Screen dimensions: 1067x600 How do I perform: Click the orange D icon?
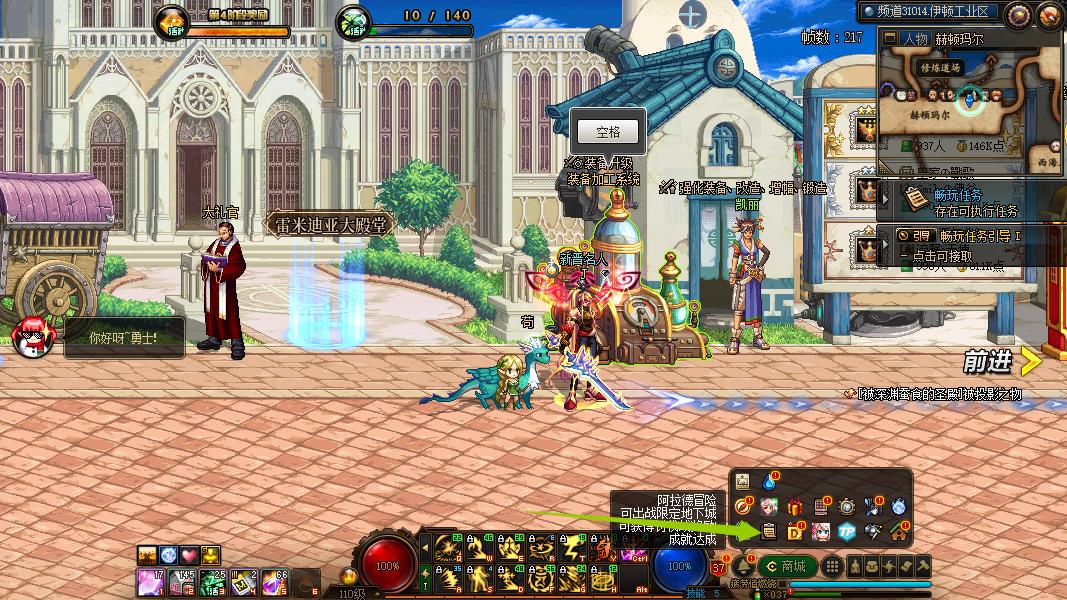796,531
